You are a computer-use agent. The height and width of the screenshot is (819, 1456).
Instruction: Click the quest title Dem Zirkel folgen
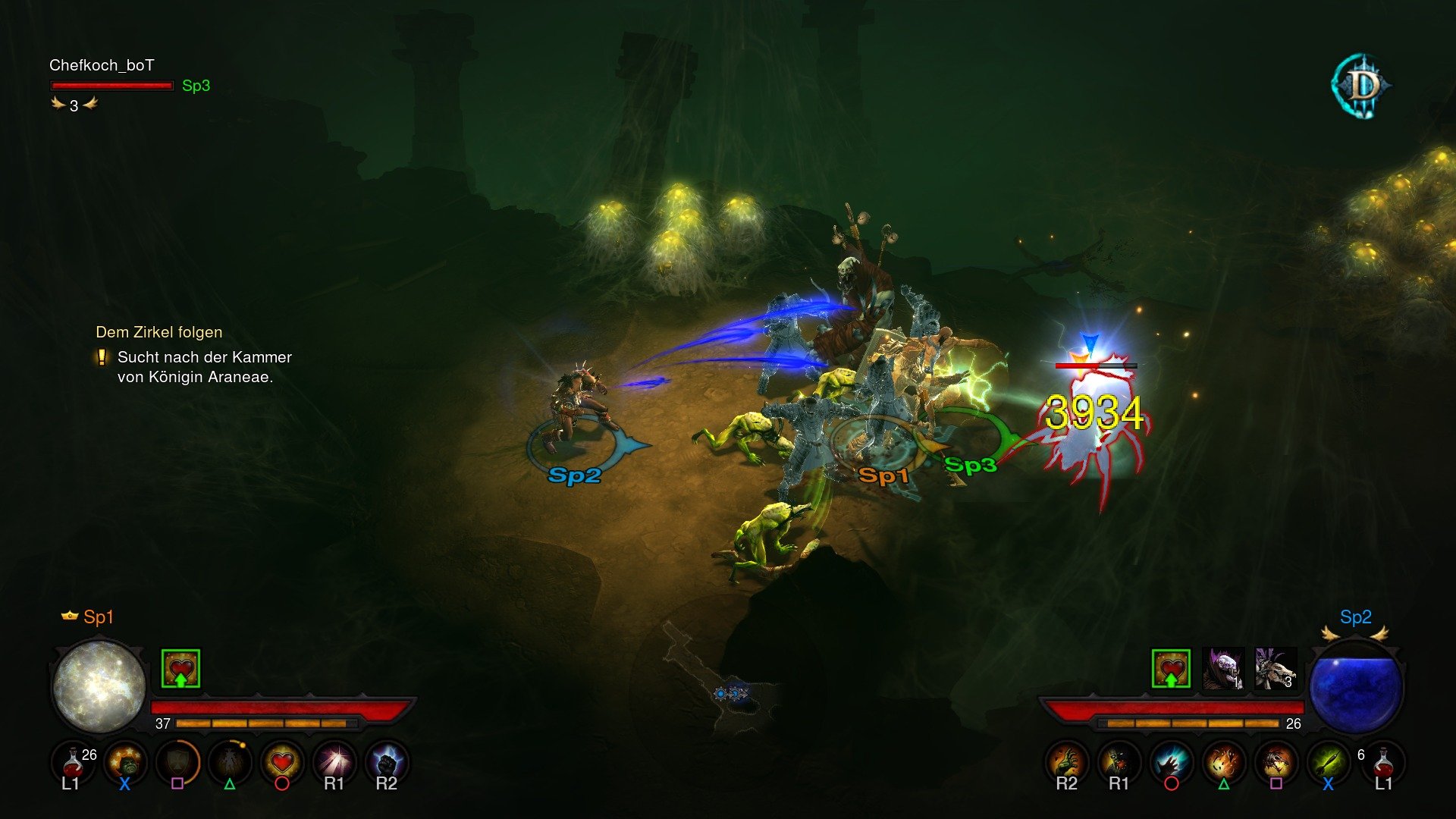click(158, 332)
